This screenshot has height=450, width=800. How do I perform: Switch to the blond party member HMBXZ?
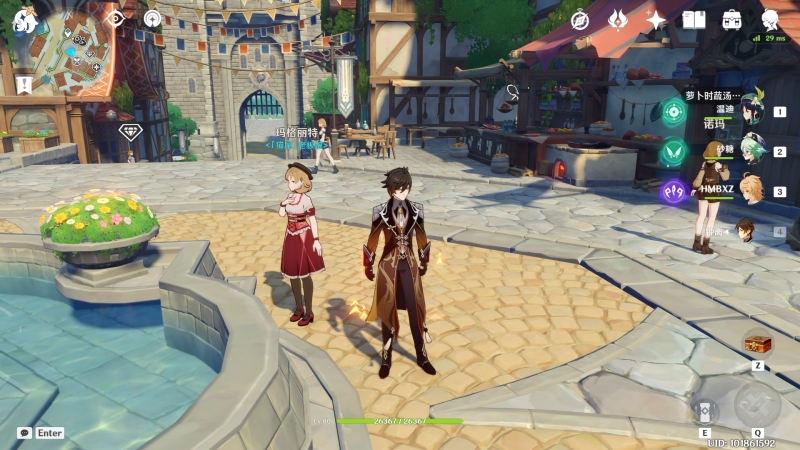(x=751, y=191)
